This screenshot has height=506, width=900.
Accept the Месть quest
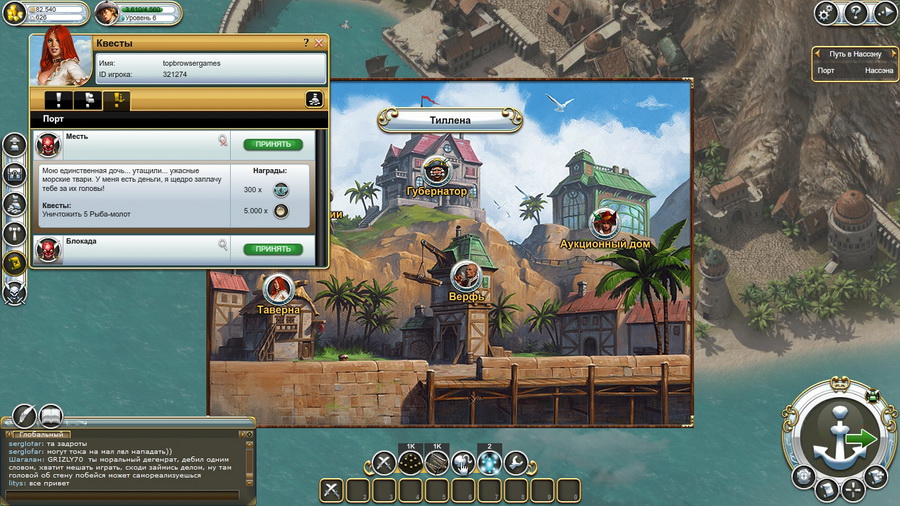(273, 144)
